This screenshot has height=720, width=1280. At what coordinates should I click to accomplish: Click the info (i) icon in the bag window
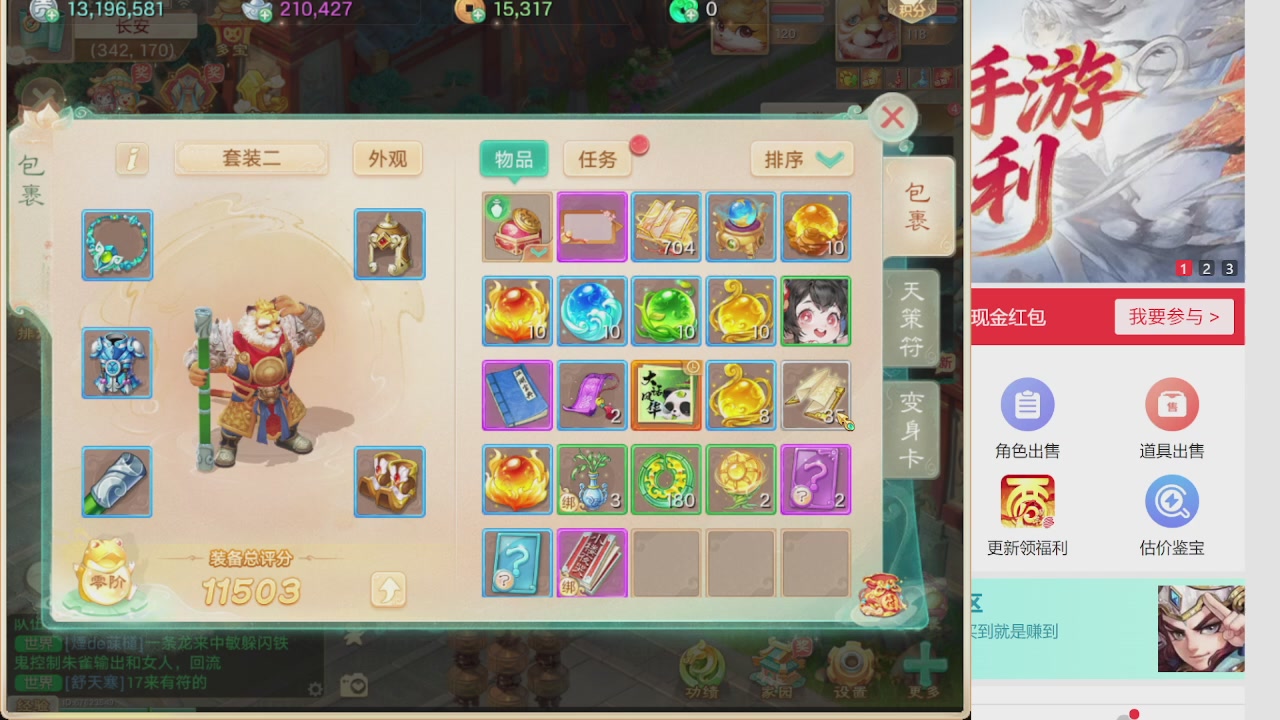point(132,159)
